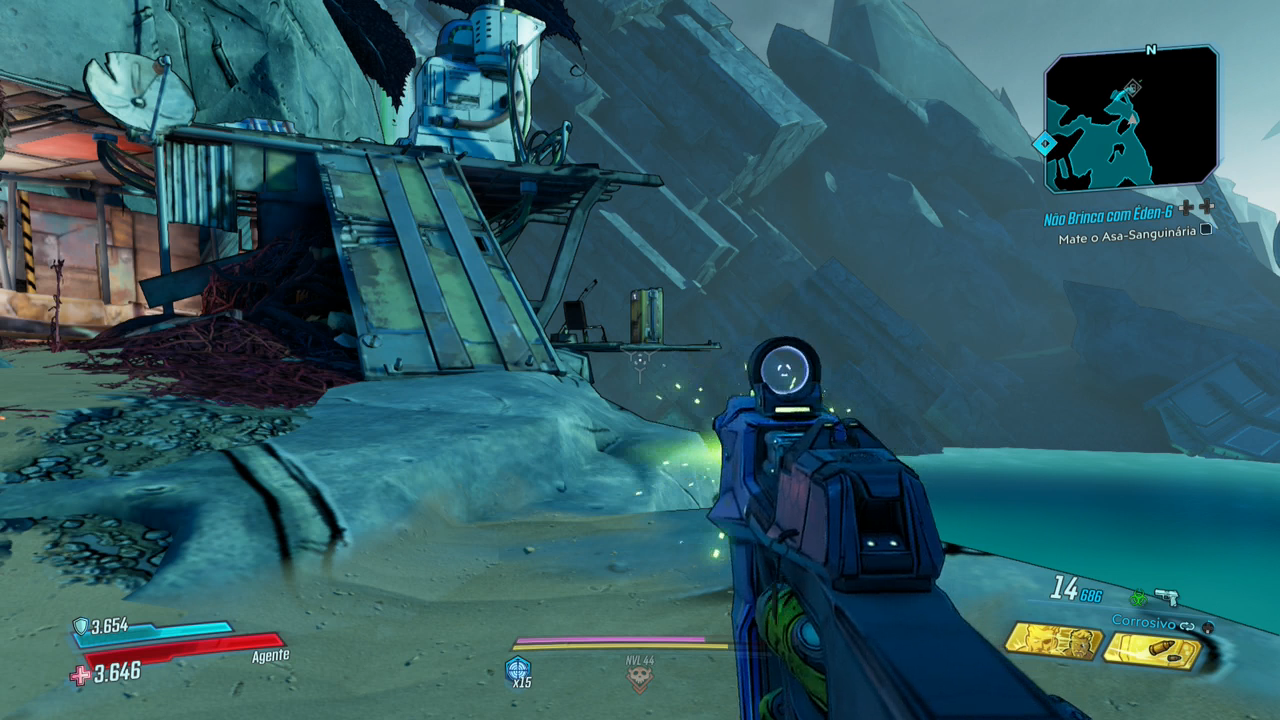Screen dimensions: 1280x720
Task: Open the minimap
Action: 1131,119
